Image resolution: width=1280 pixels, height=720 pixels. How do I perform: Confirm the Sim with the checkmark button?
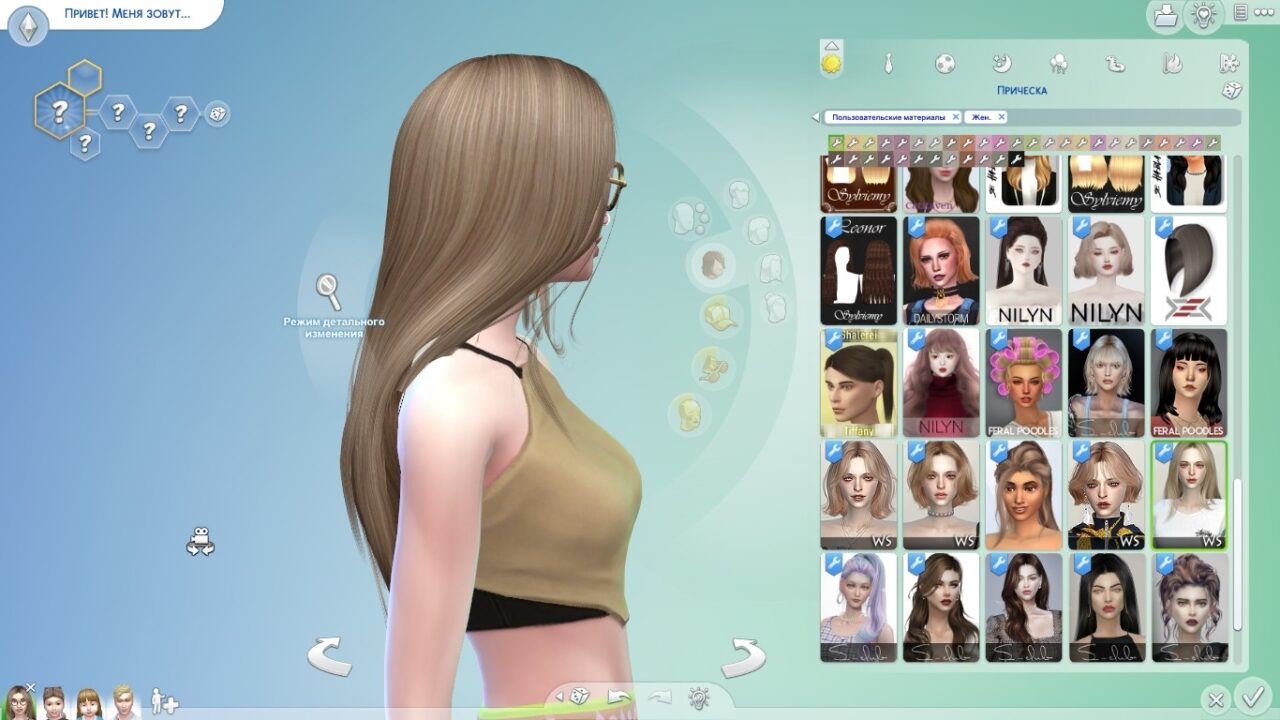(1251, 695)
